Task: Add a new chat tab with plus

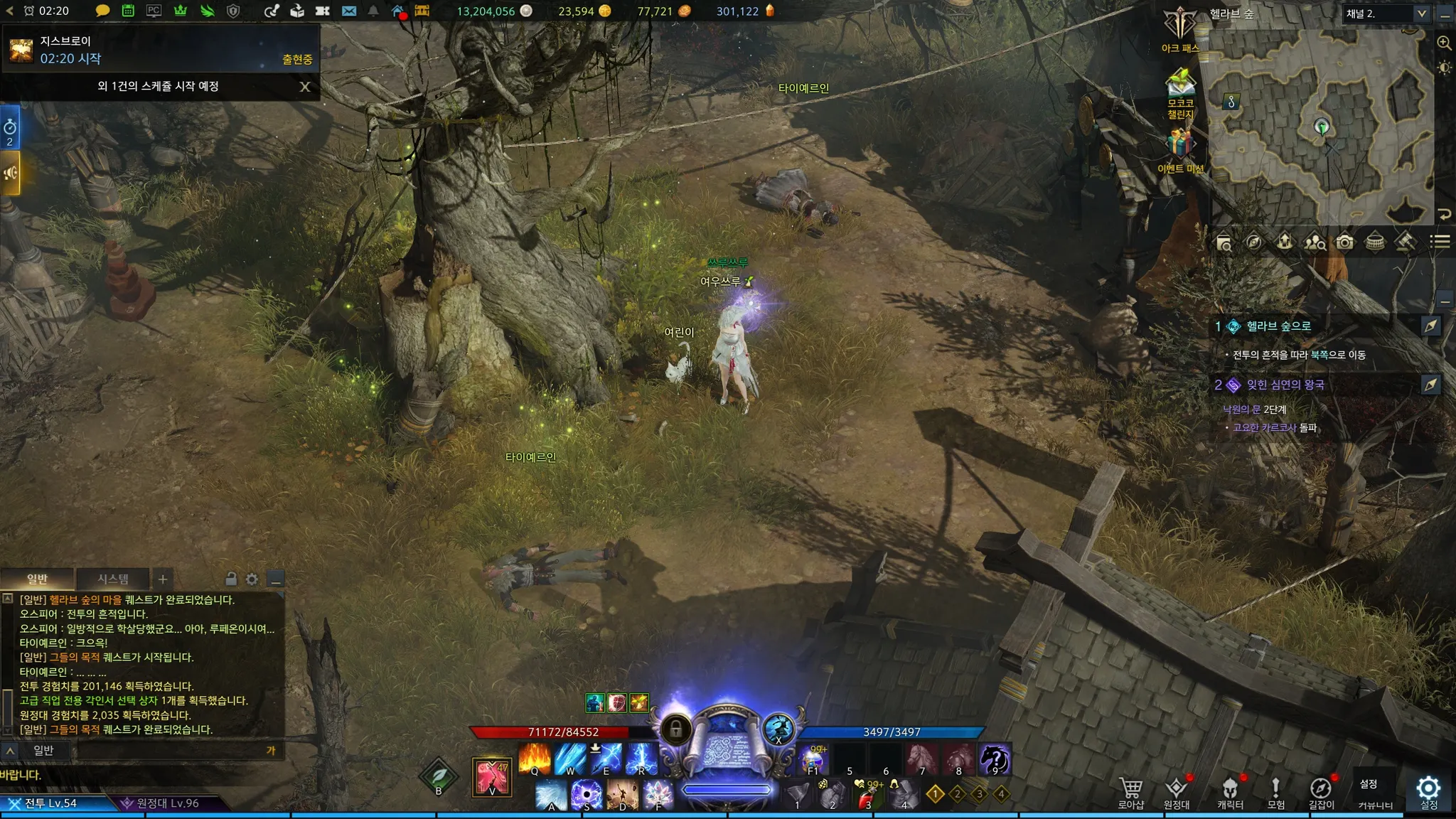Action: click(163, 579)
